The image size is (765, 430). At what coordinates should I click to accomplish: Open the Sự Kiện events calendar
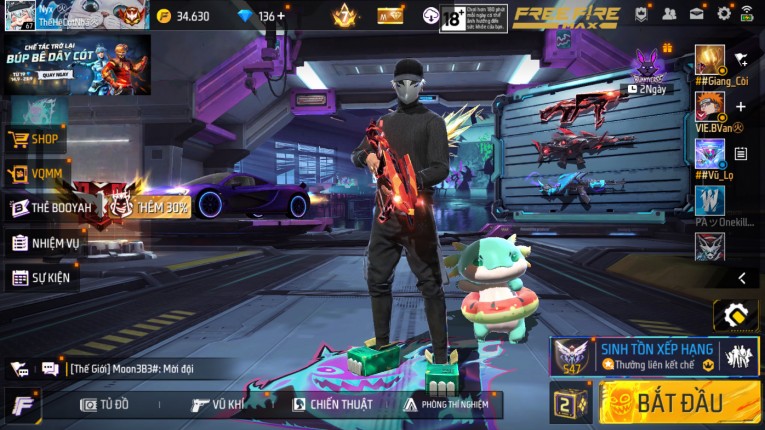pyautogui.click(x=41, y=277)
